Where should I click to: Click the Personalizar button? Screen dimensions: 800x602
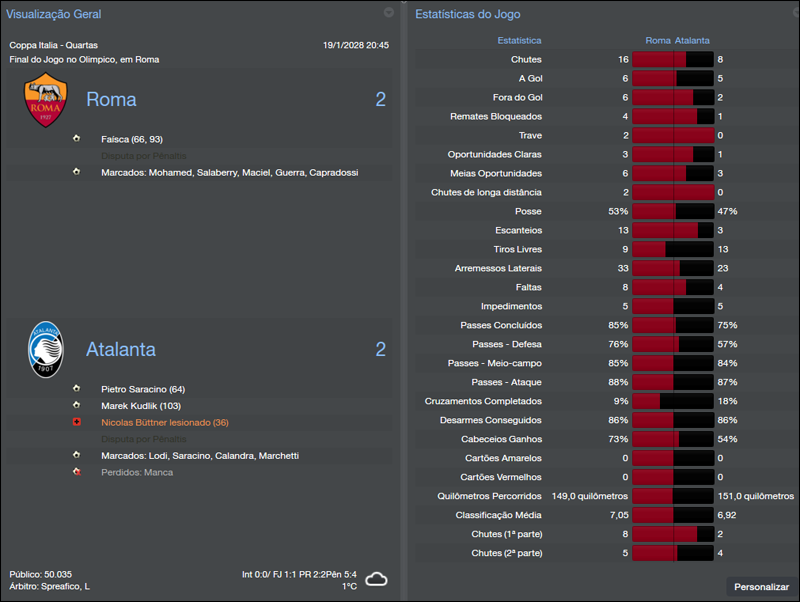pyautogui.click(x=762, y=587)
